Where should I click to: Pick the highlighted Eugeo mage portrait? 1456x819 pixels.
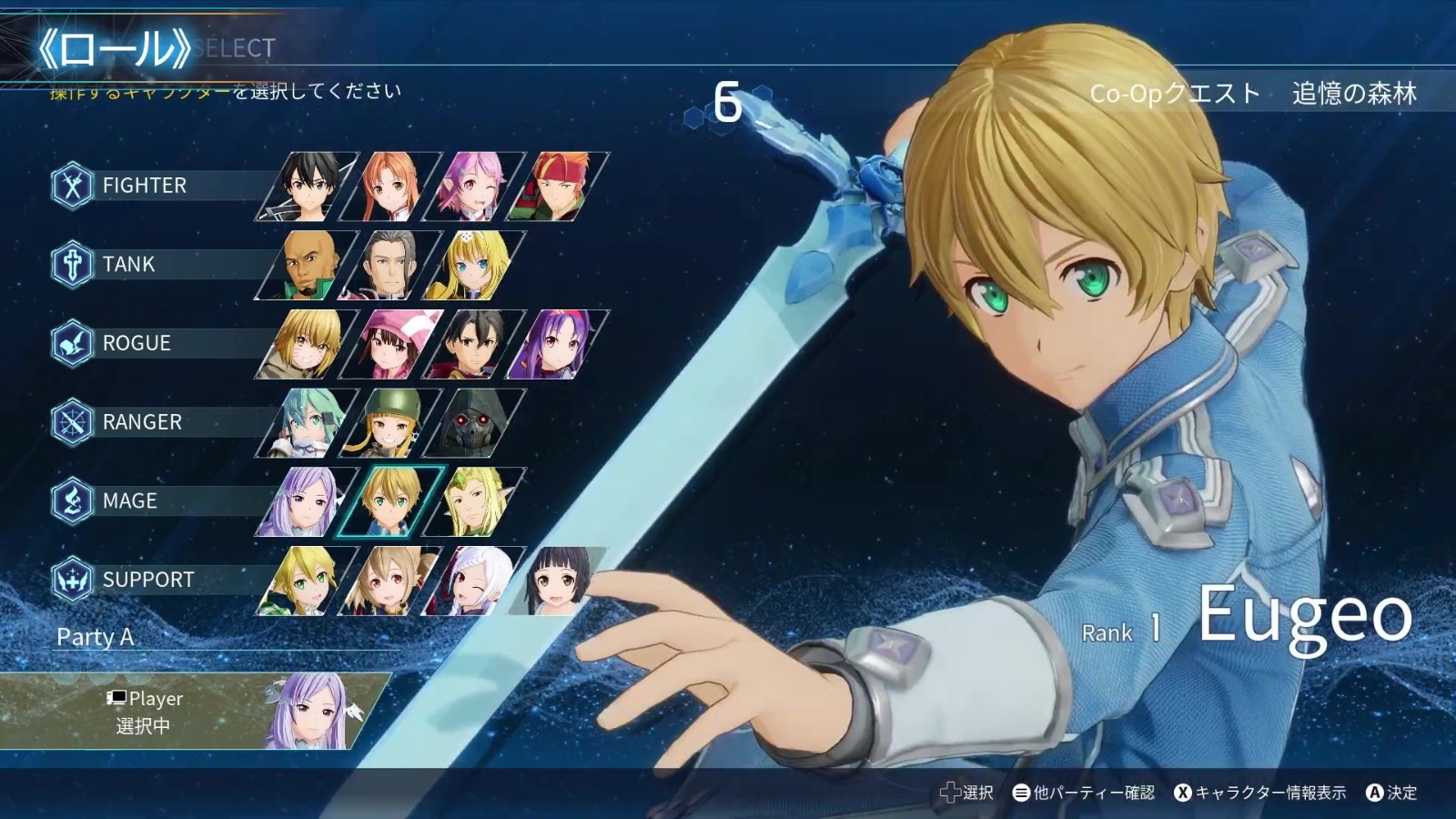point(391,501)
